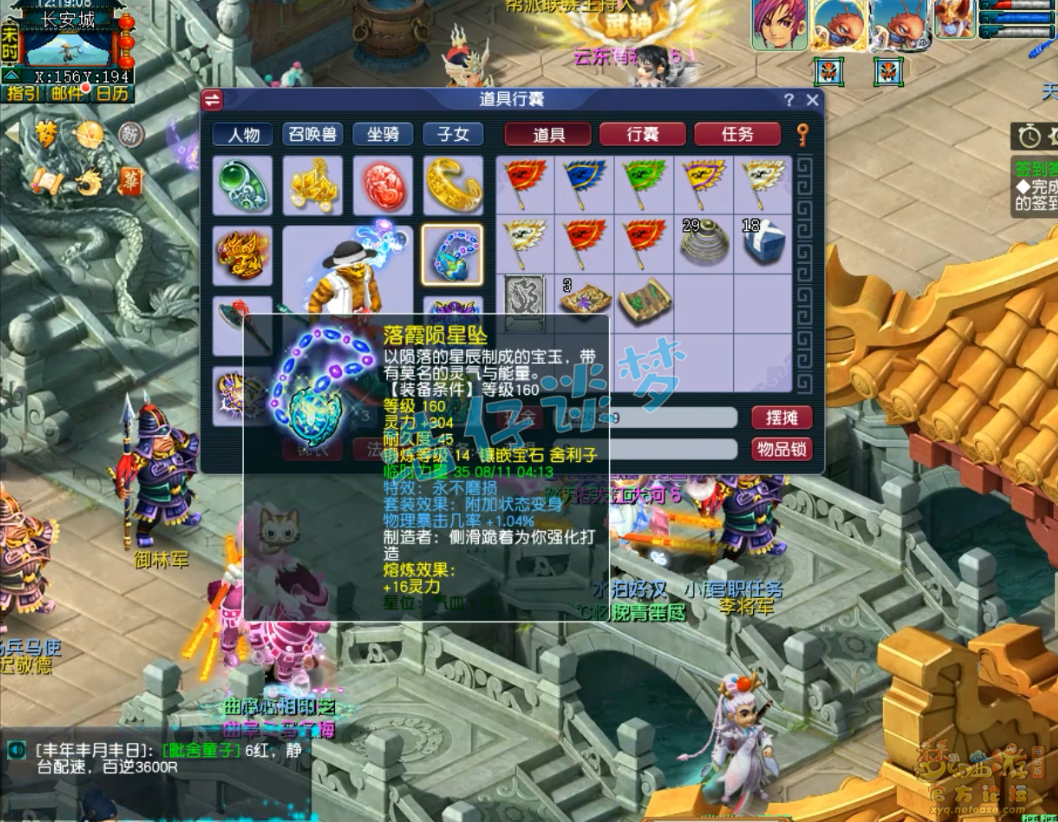Open the 坐骑 mount tab
This screenshot has width=1058, height=822.
(382, 135)
